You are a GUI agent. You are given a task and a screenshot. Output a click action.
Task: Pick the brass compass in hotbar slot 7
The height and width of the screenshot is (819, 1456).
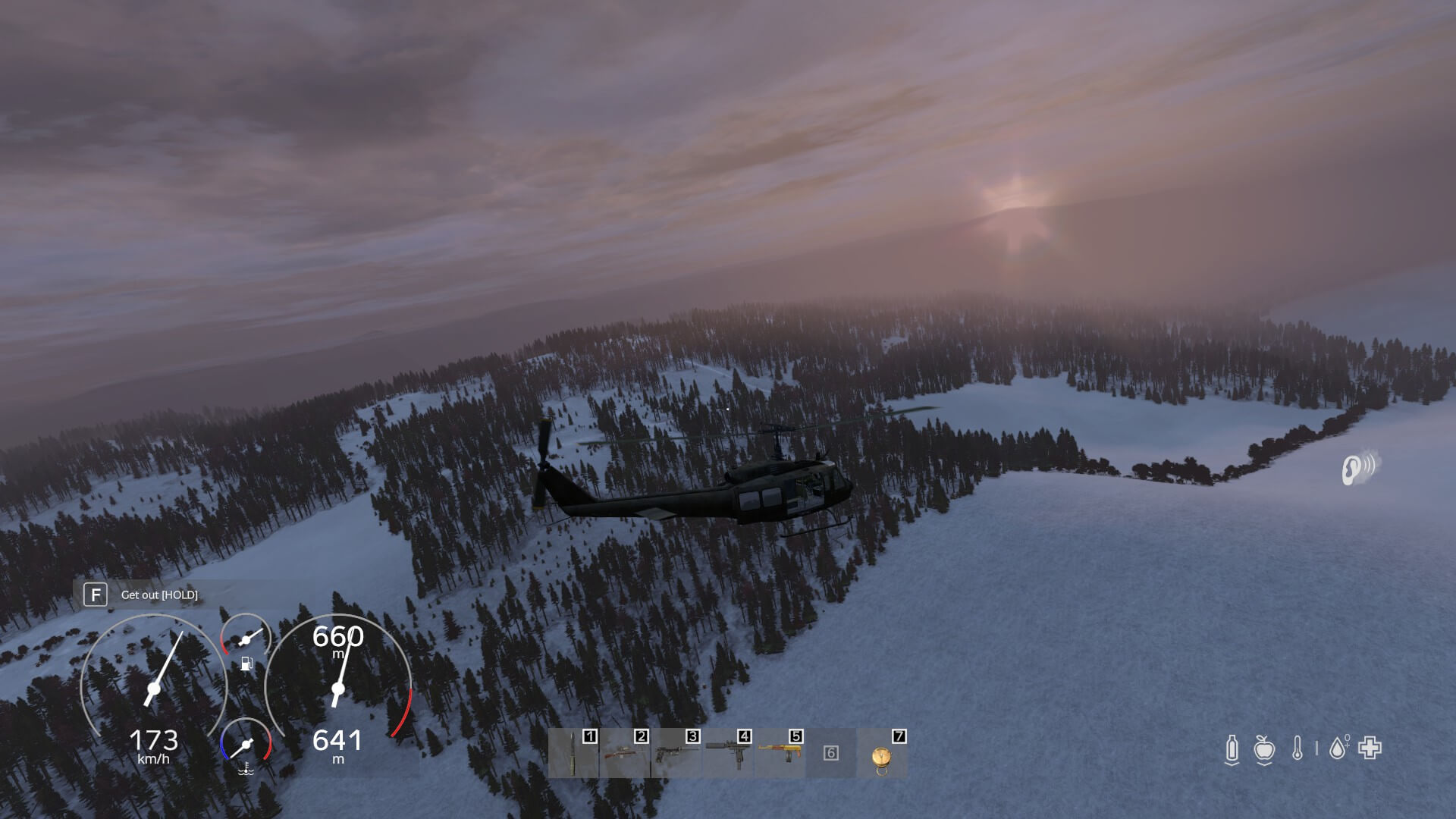pos(882,755)
